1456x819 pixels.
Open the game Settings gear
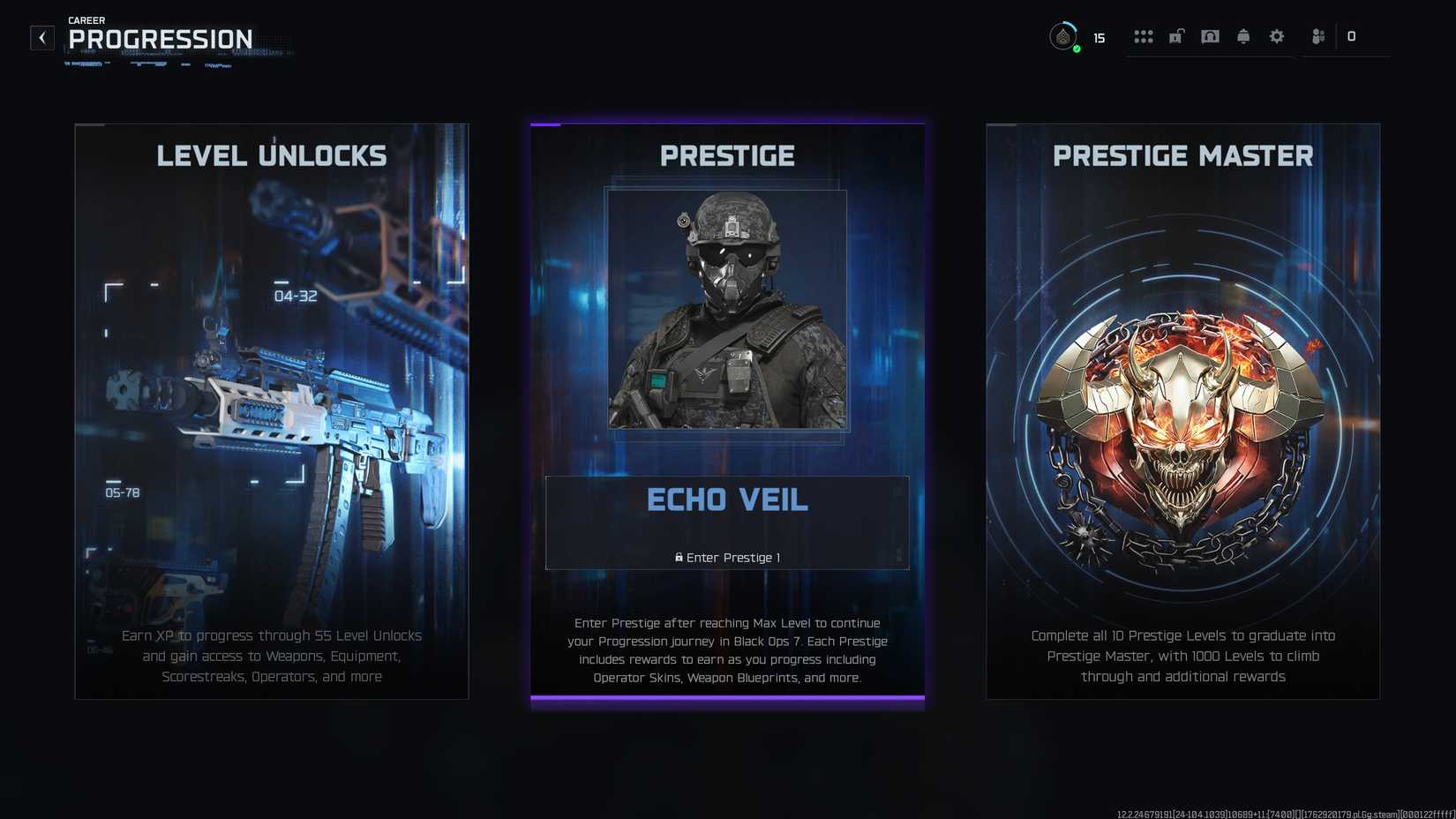(x=1276, y=36)
